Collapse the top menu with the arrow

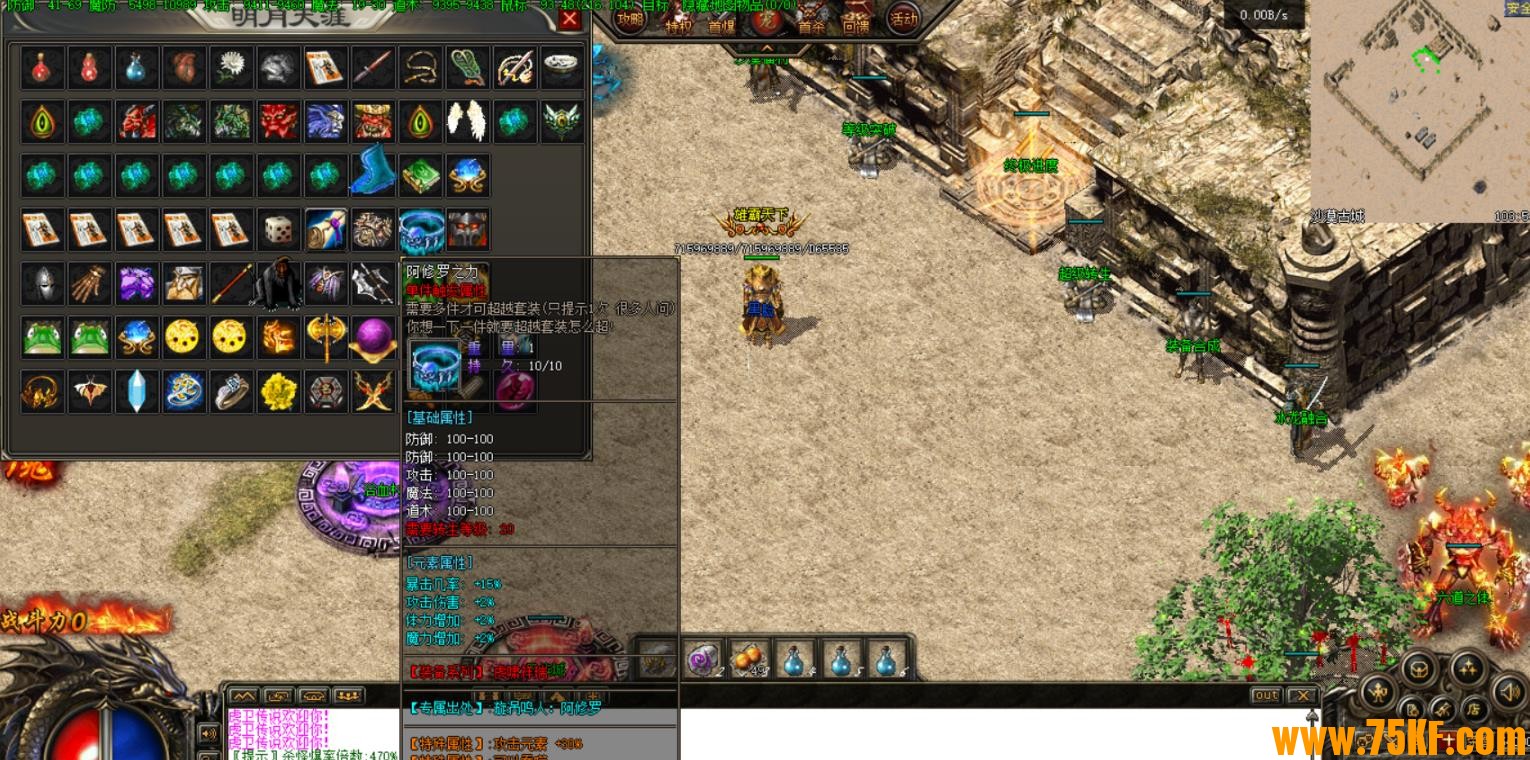[767, 47]
